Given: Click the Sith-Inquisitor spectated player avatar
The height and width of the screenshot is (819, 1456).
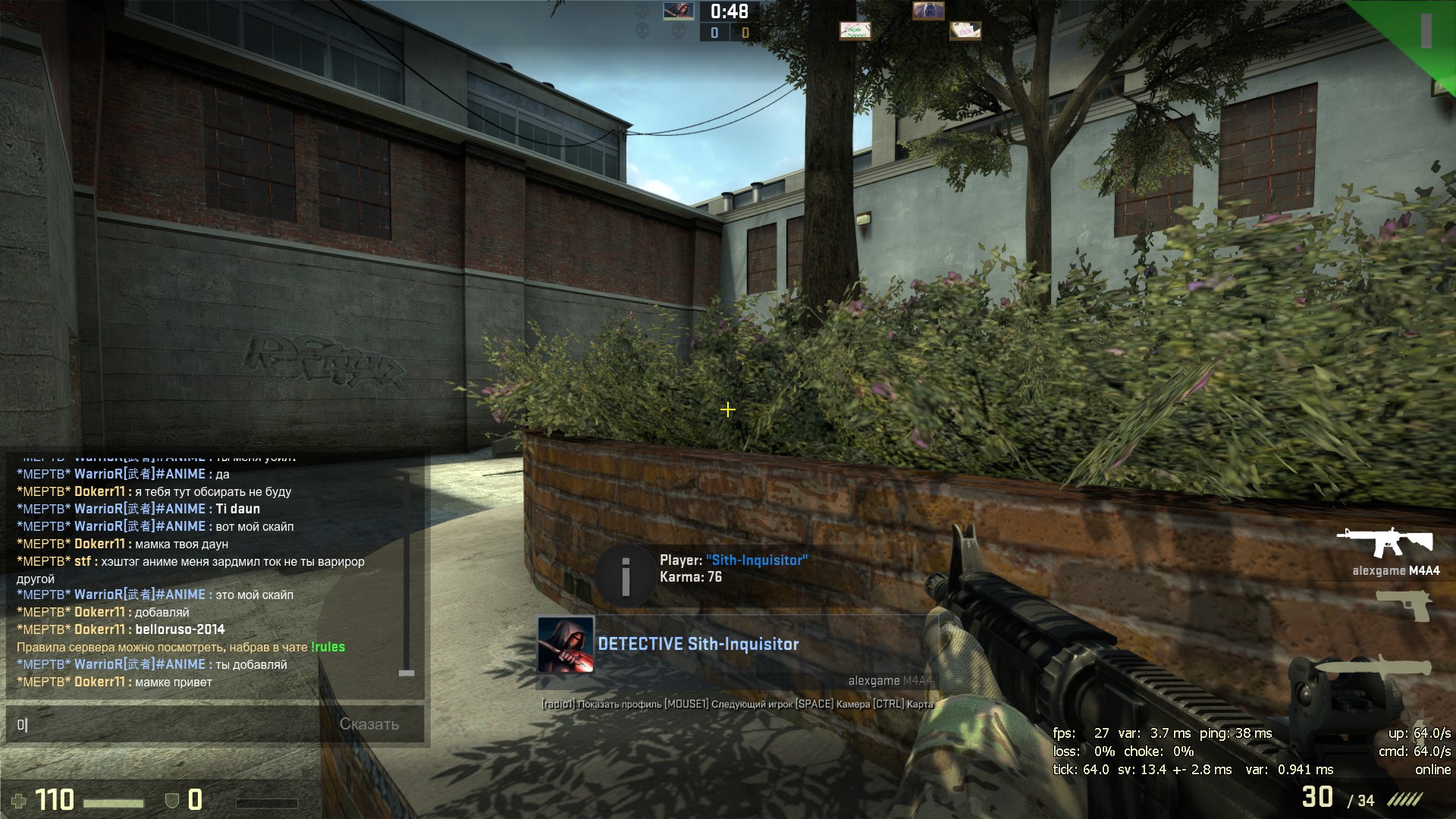Looking at the screenshot, I should point(565,645).
